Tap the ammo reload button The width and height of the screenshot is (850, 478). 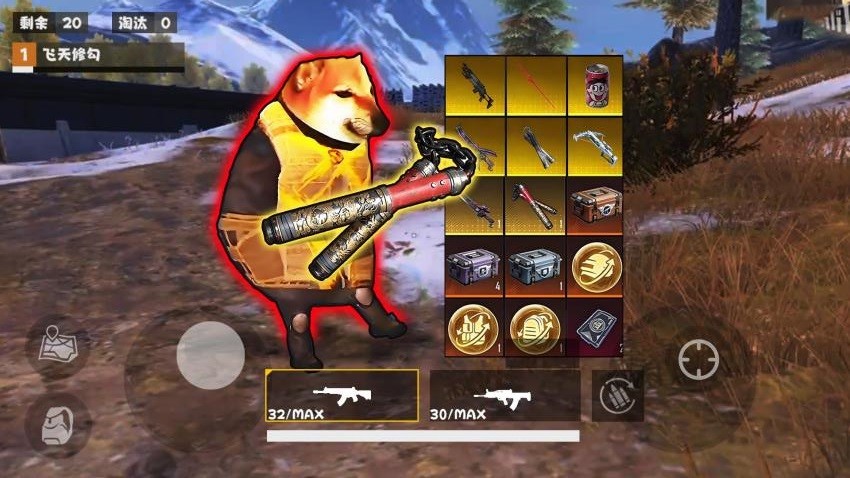[x=617, y=397]
